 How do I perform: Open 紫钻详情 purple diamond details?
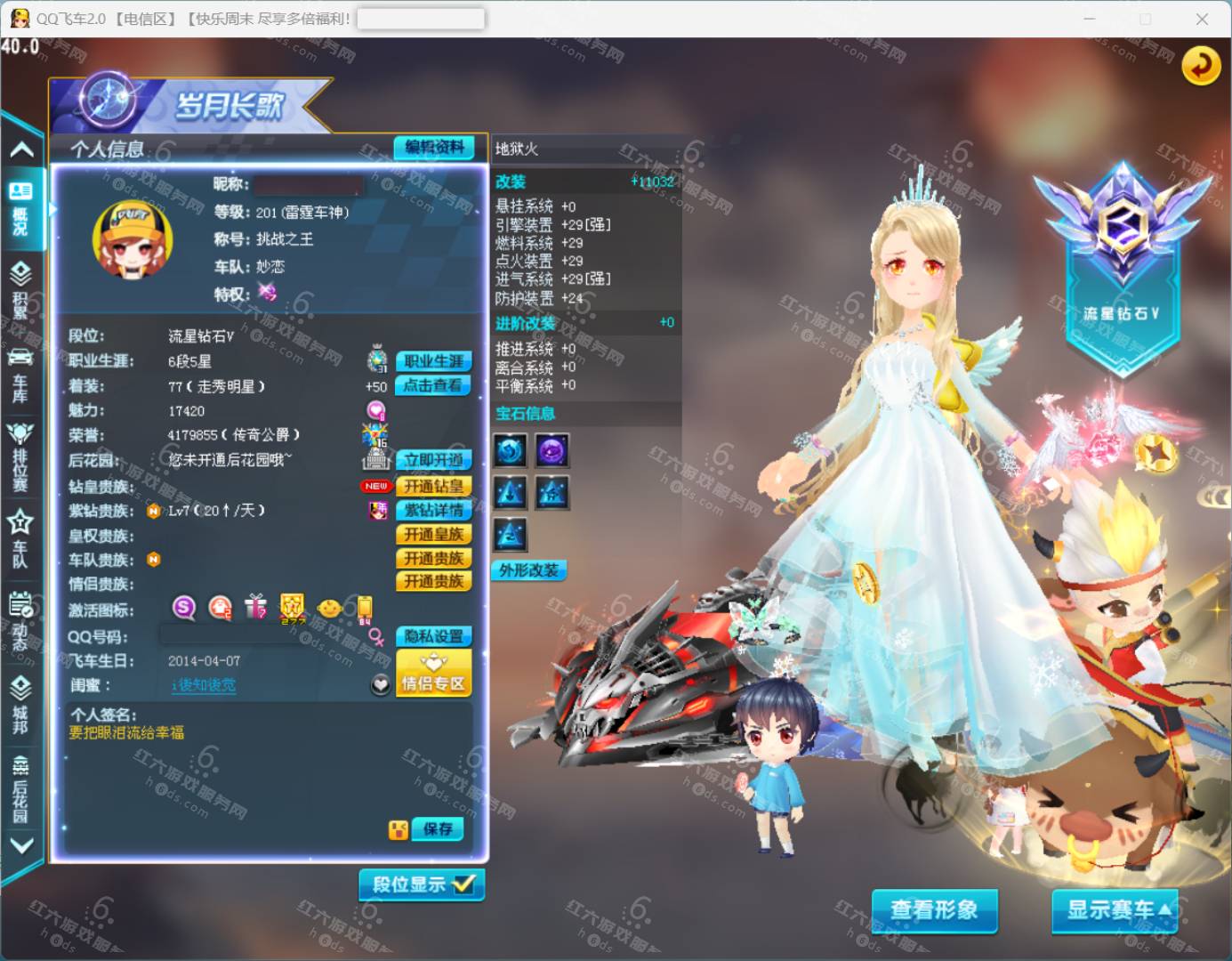[x=433, y=510]
